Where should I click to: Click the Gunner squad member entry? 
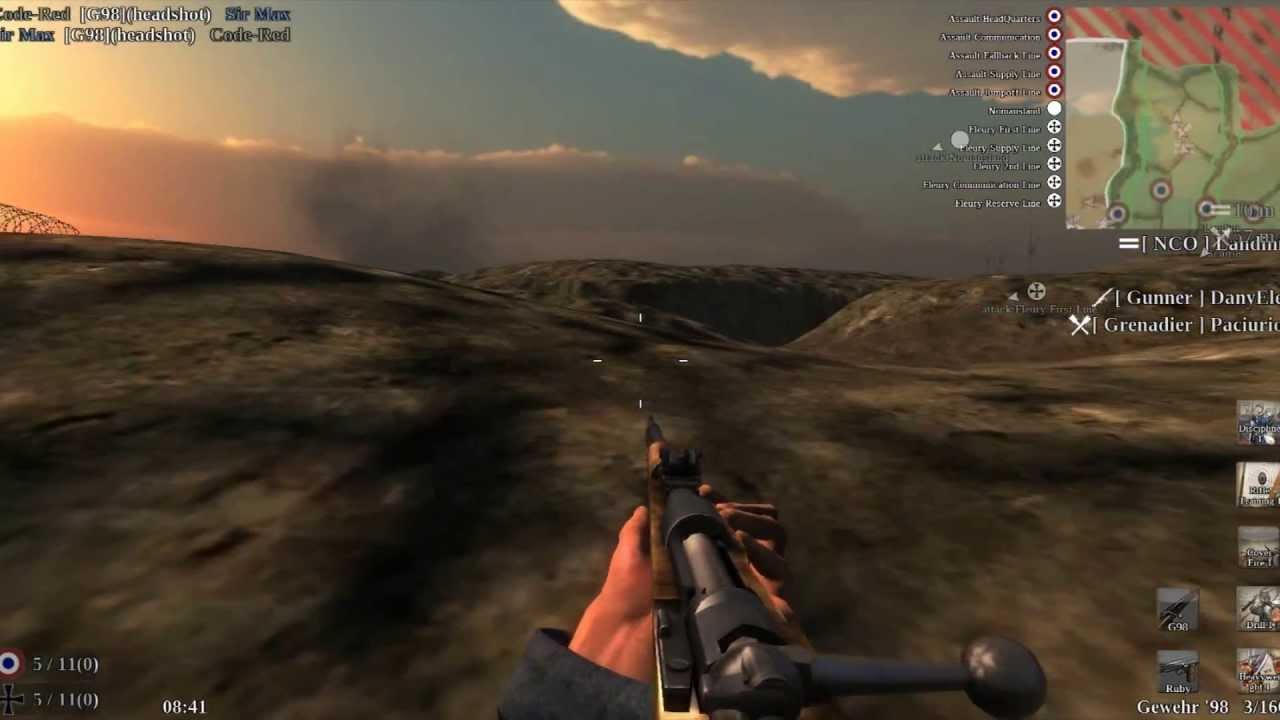tap(1190, 298)
